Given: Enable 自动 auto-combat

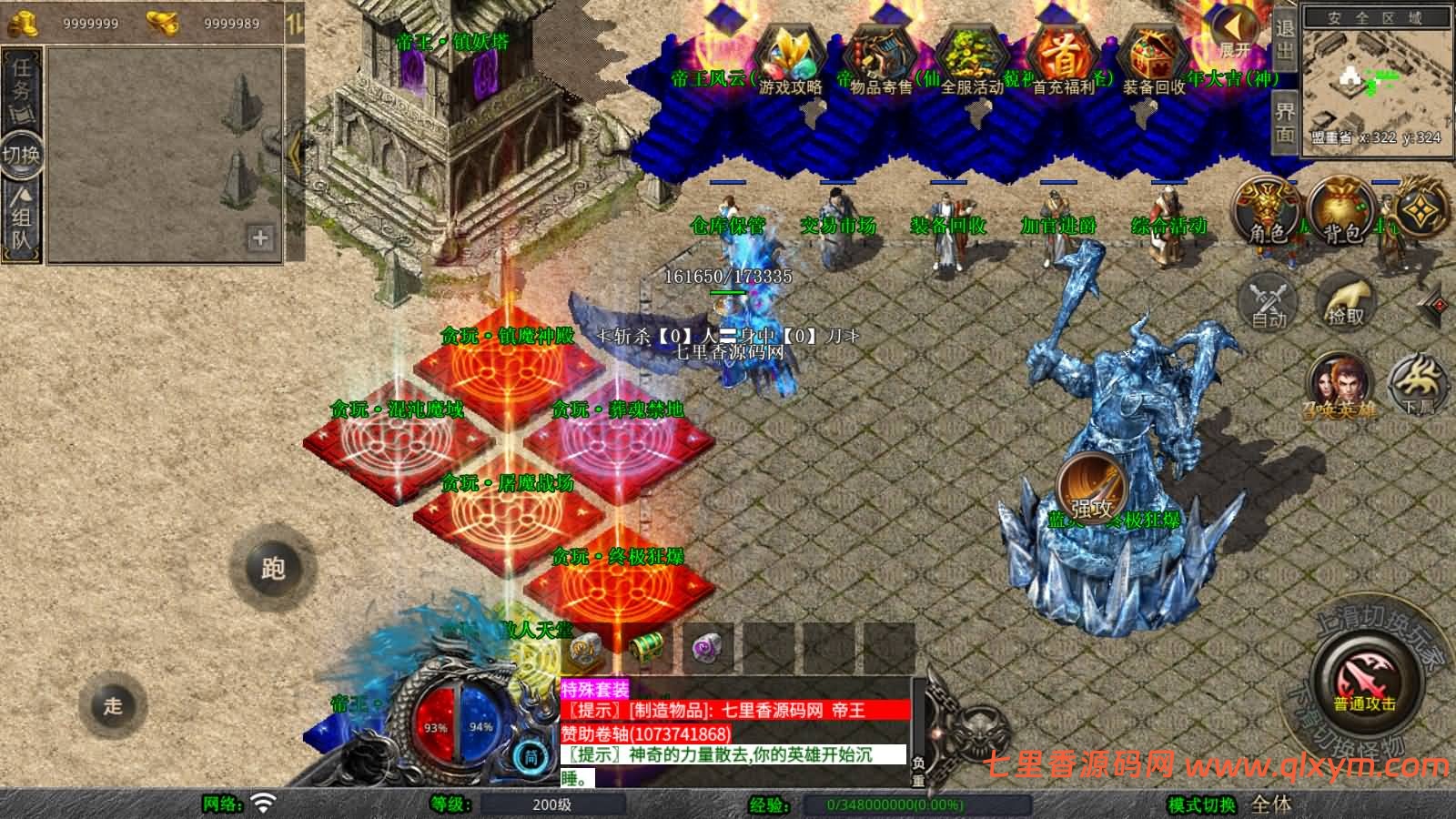Looking at the screenshot, I should (x=1268, y=300).
